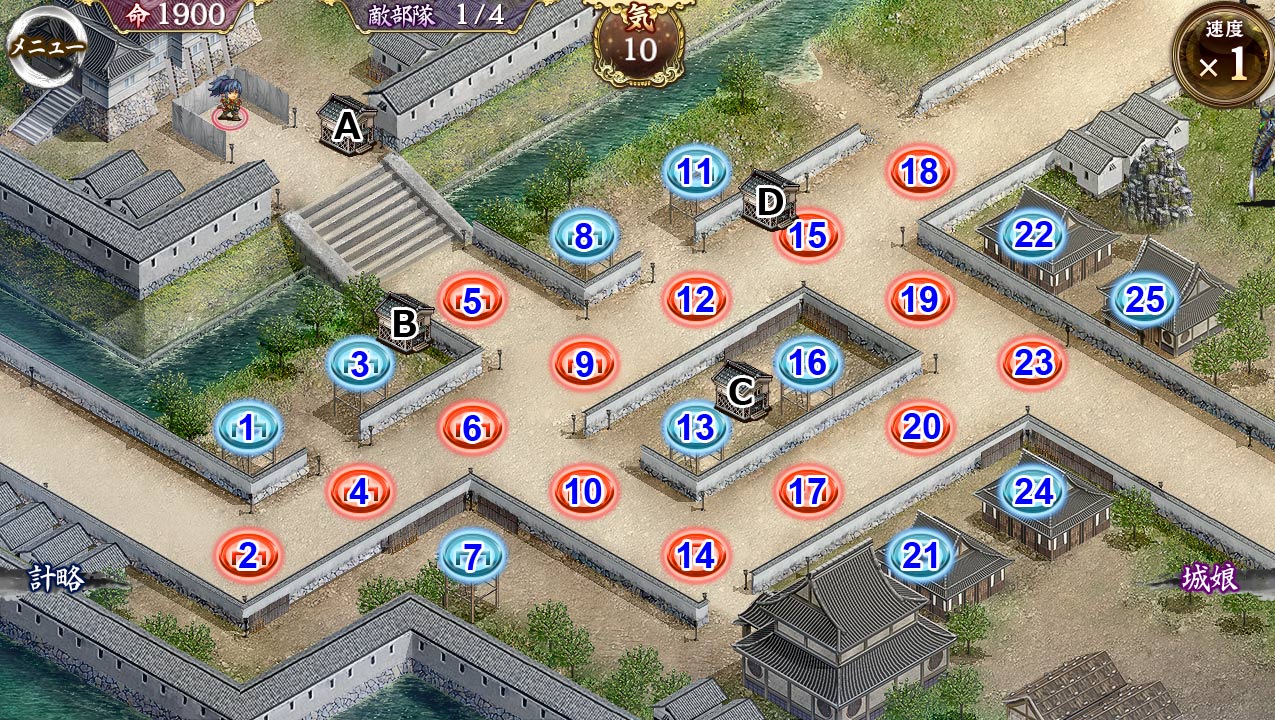Select blue placement tile 3

360,364
